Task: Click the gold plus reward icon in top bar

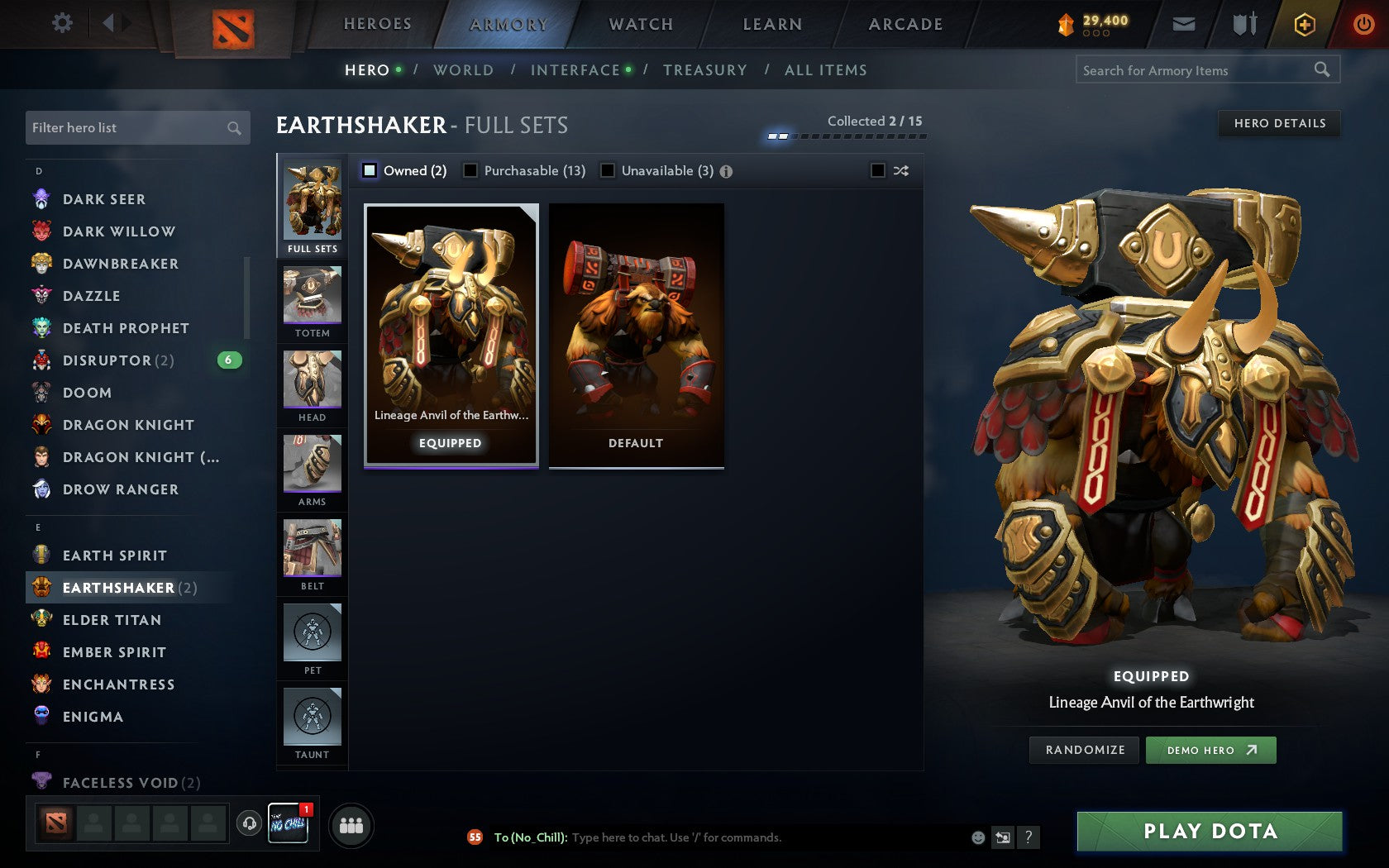Action: point(1305,23)
